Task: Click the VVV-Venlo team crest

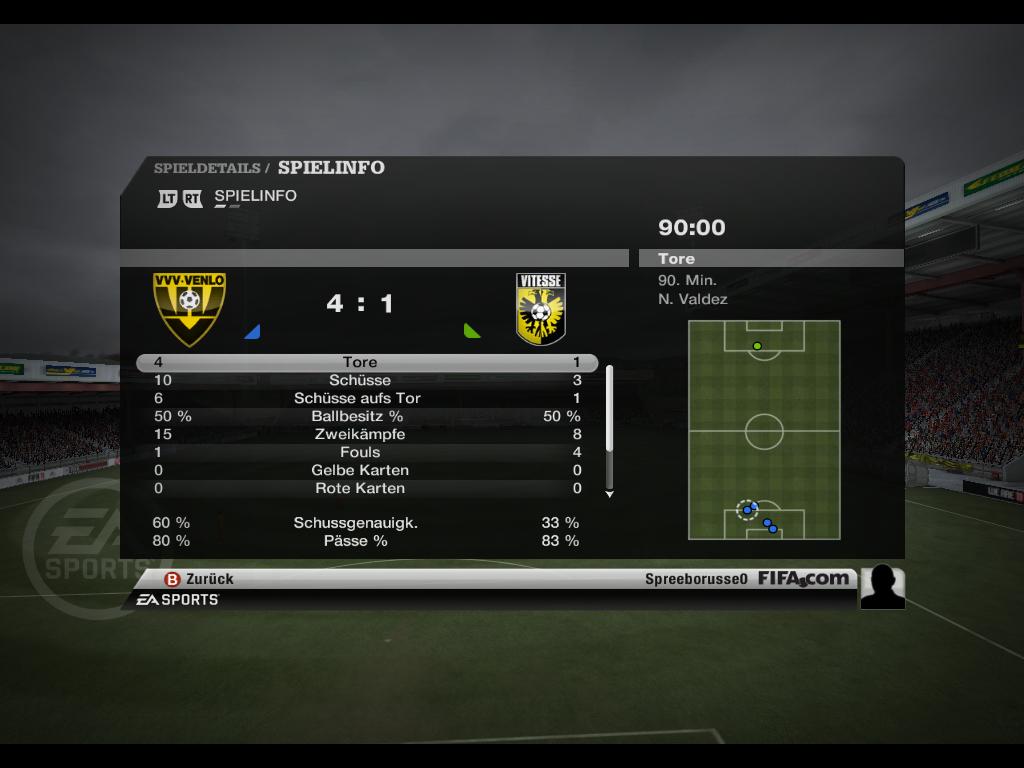Action: pyautogui.click(x=189, y=308)
